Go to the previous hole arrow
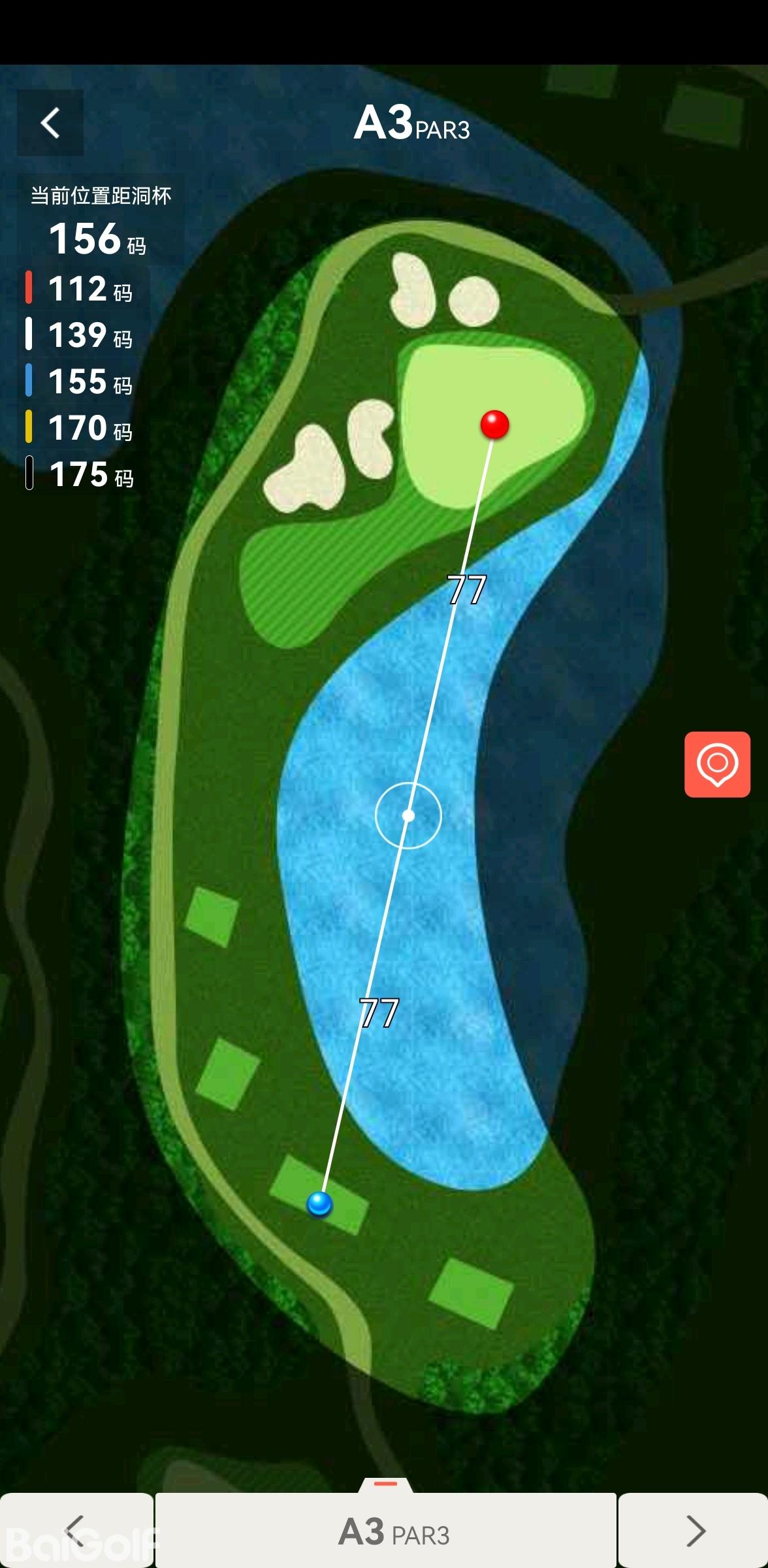 pyautogui.click(x=76, y=1530)
